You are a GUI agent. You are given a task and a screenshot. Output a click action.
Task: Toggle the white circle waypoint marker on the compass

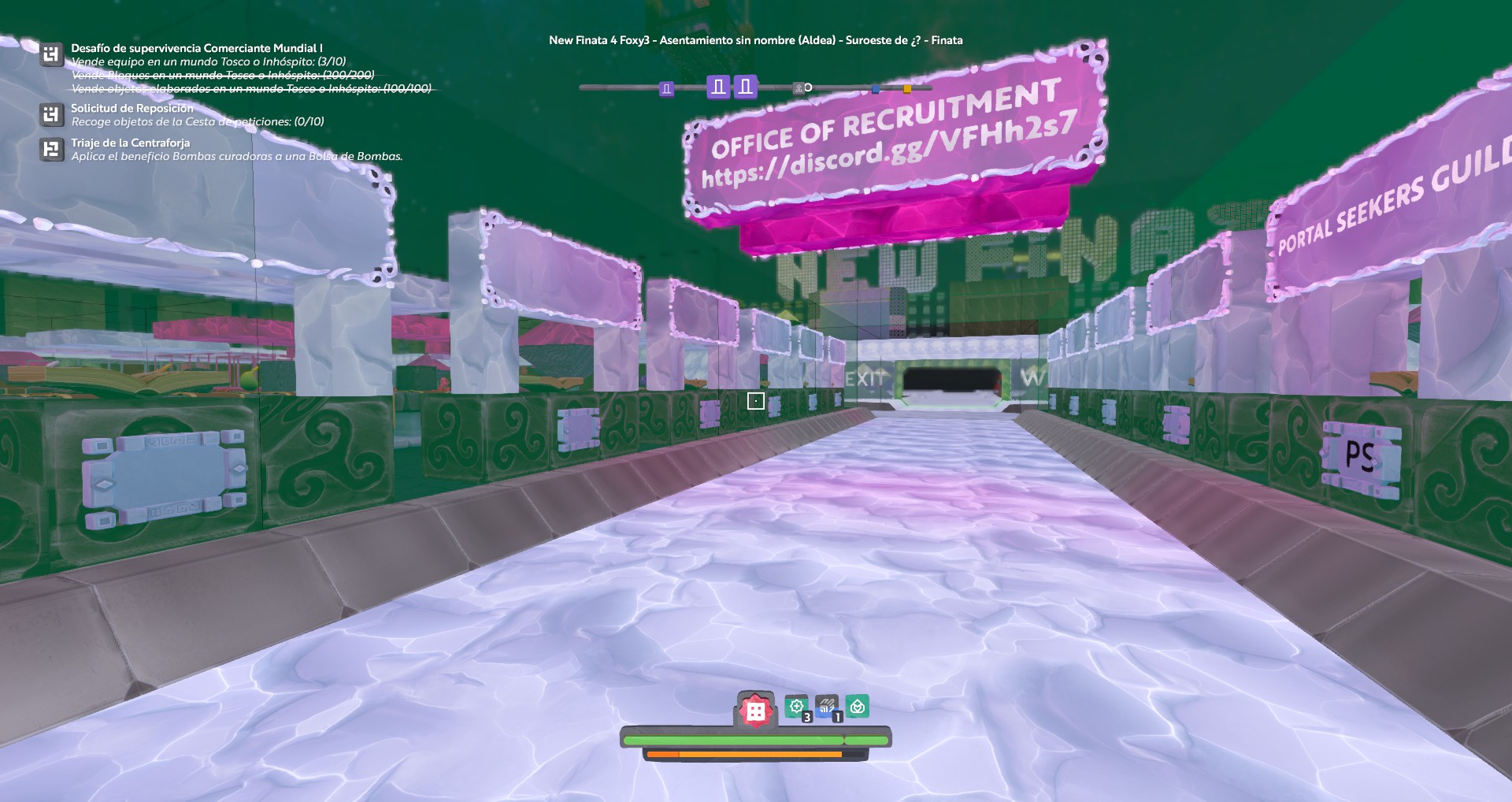point(809,88)
